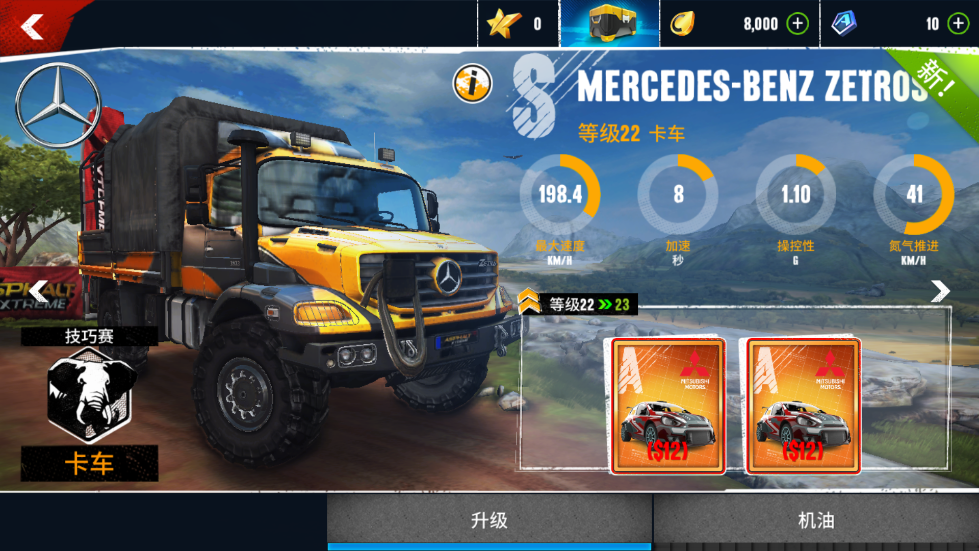Add more credits with the plus button
The image size is (979, 551).
(797, 24)
